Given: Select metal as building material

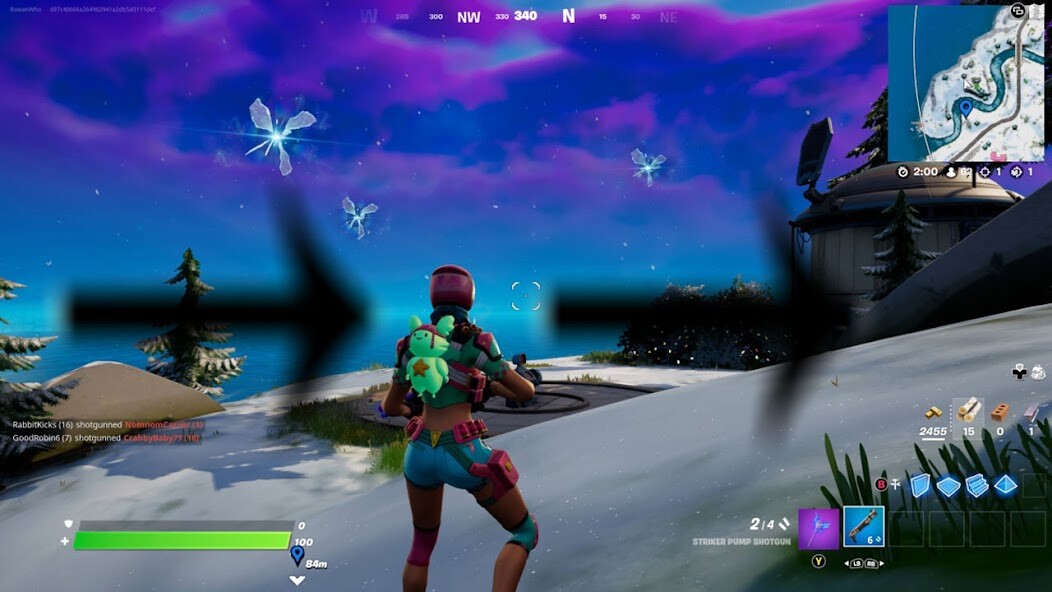Looking at the screenshot, I should pyautogui.click(x=1031, y=411).
